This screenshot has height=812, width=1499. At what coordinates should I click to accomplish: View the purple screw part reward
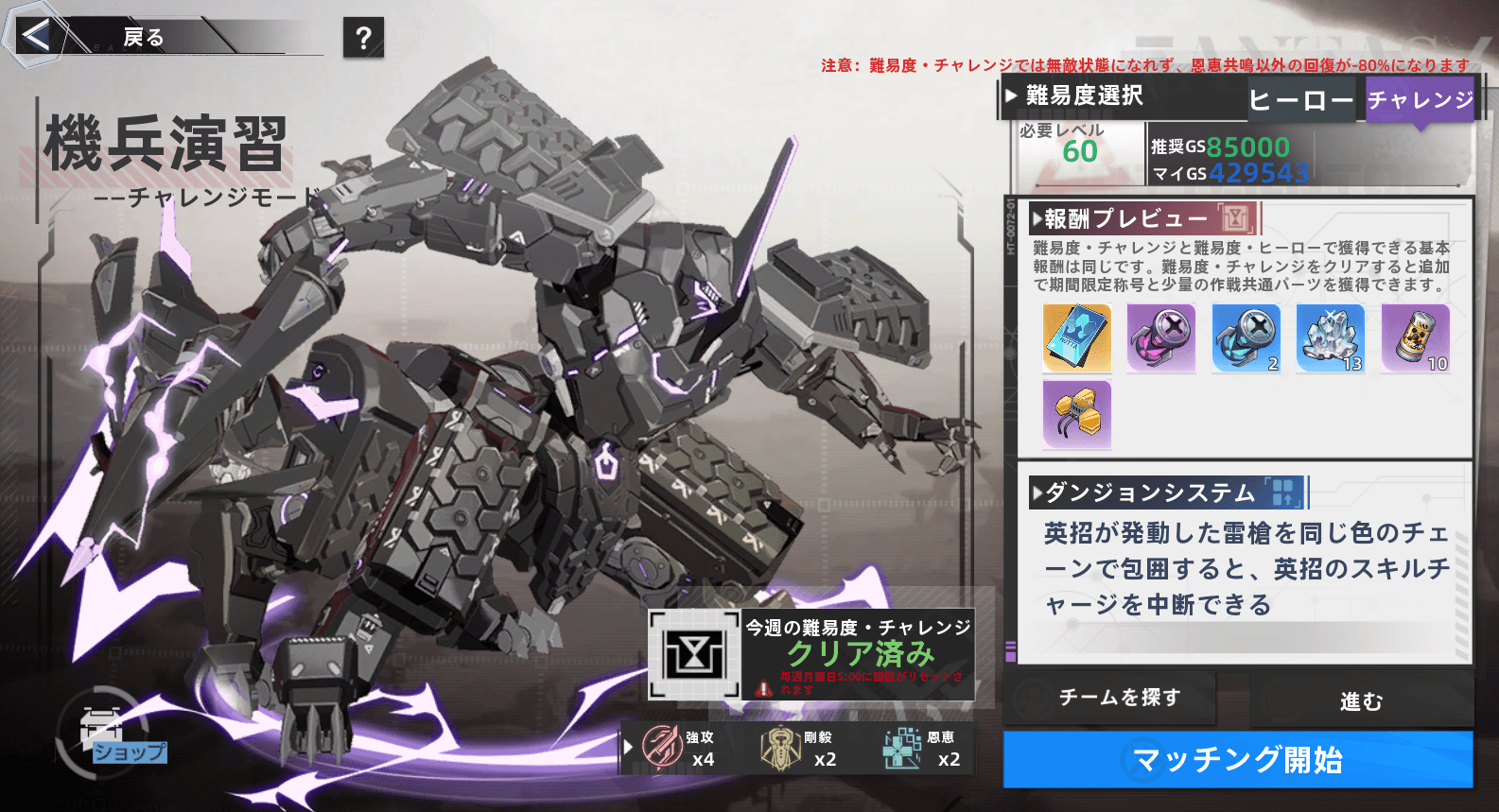pyautogui.click(x=1161, y=337)
